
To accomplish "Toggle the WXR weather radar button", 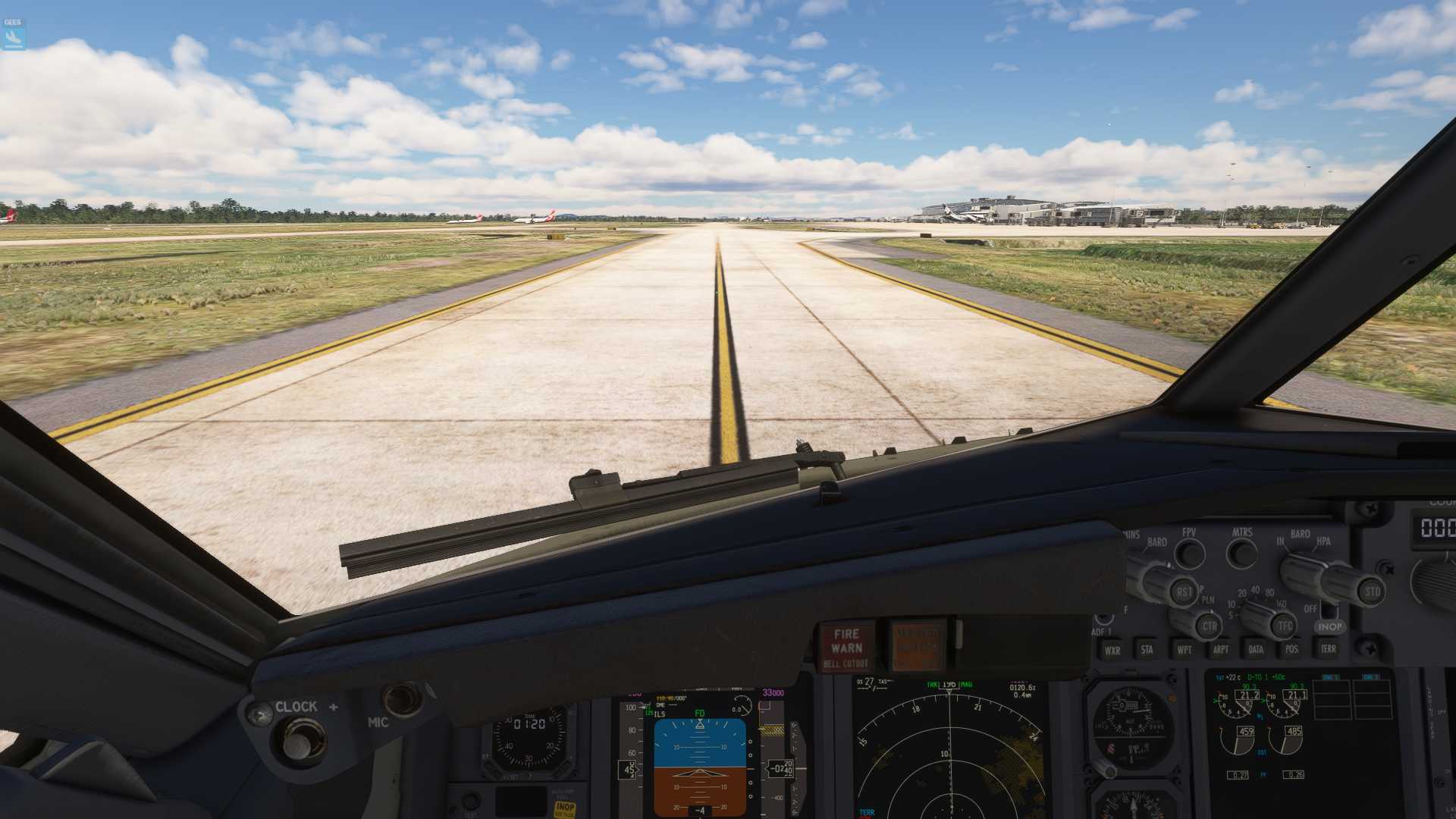I will click(1112, 650).
